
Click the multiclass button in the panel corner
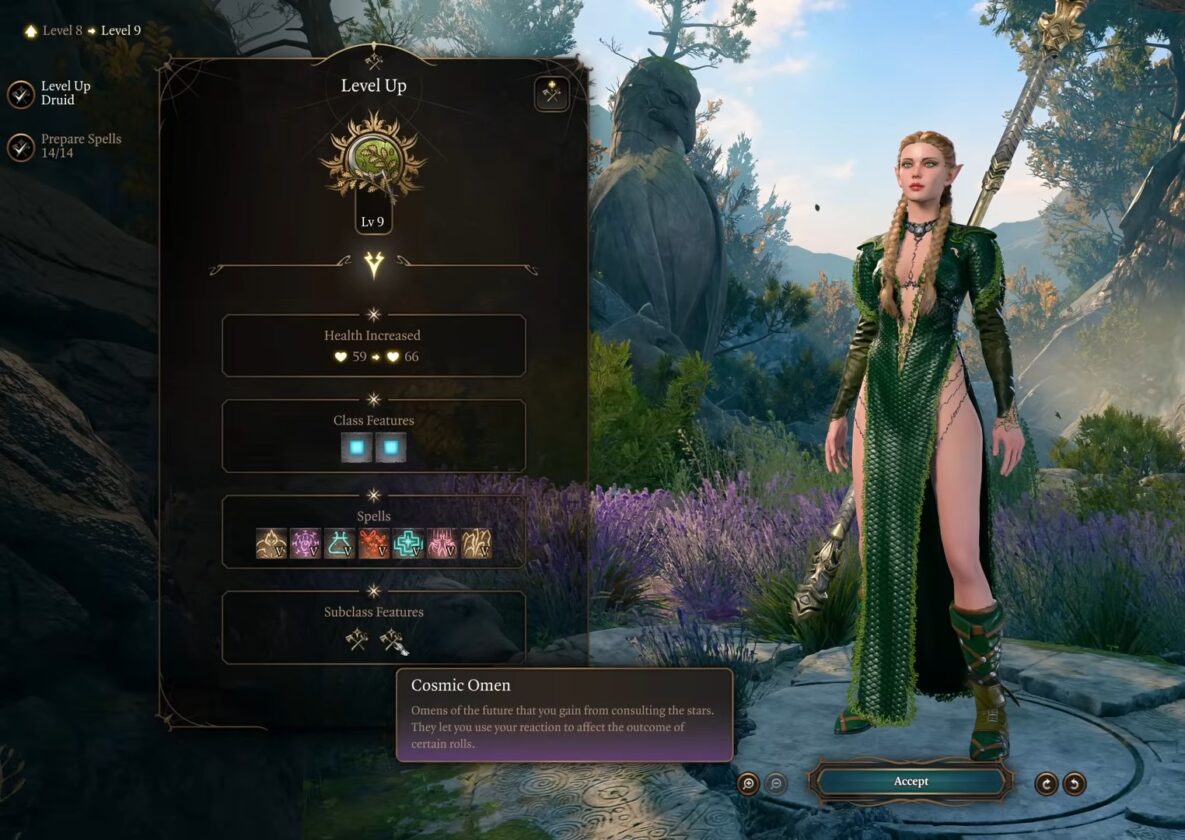(x=551, y=94)
